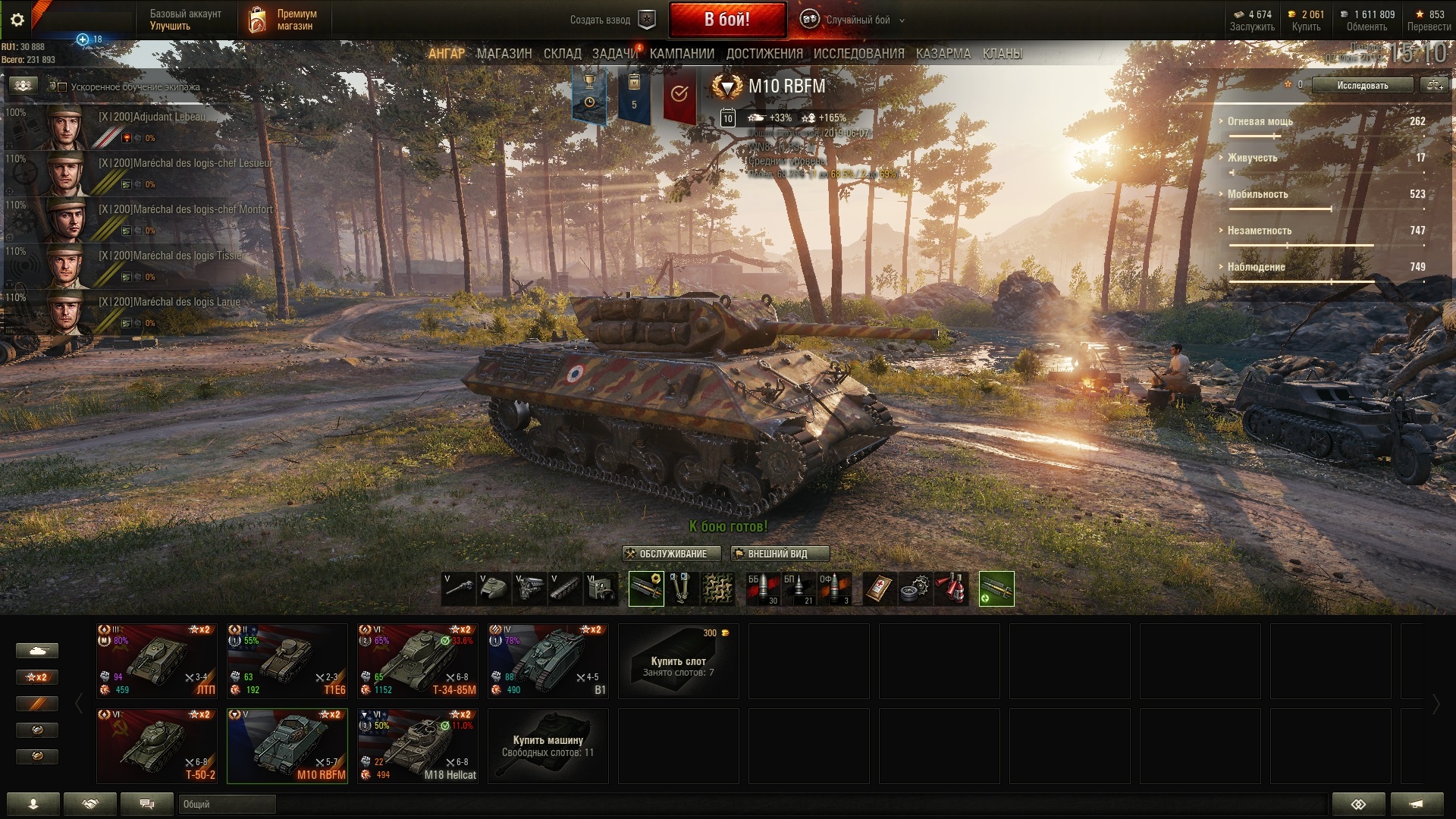
Task: Collapse the vehicle carousel filters panel
Action: 78,702
